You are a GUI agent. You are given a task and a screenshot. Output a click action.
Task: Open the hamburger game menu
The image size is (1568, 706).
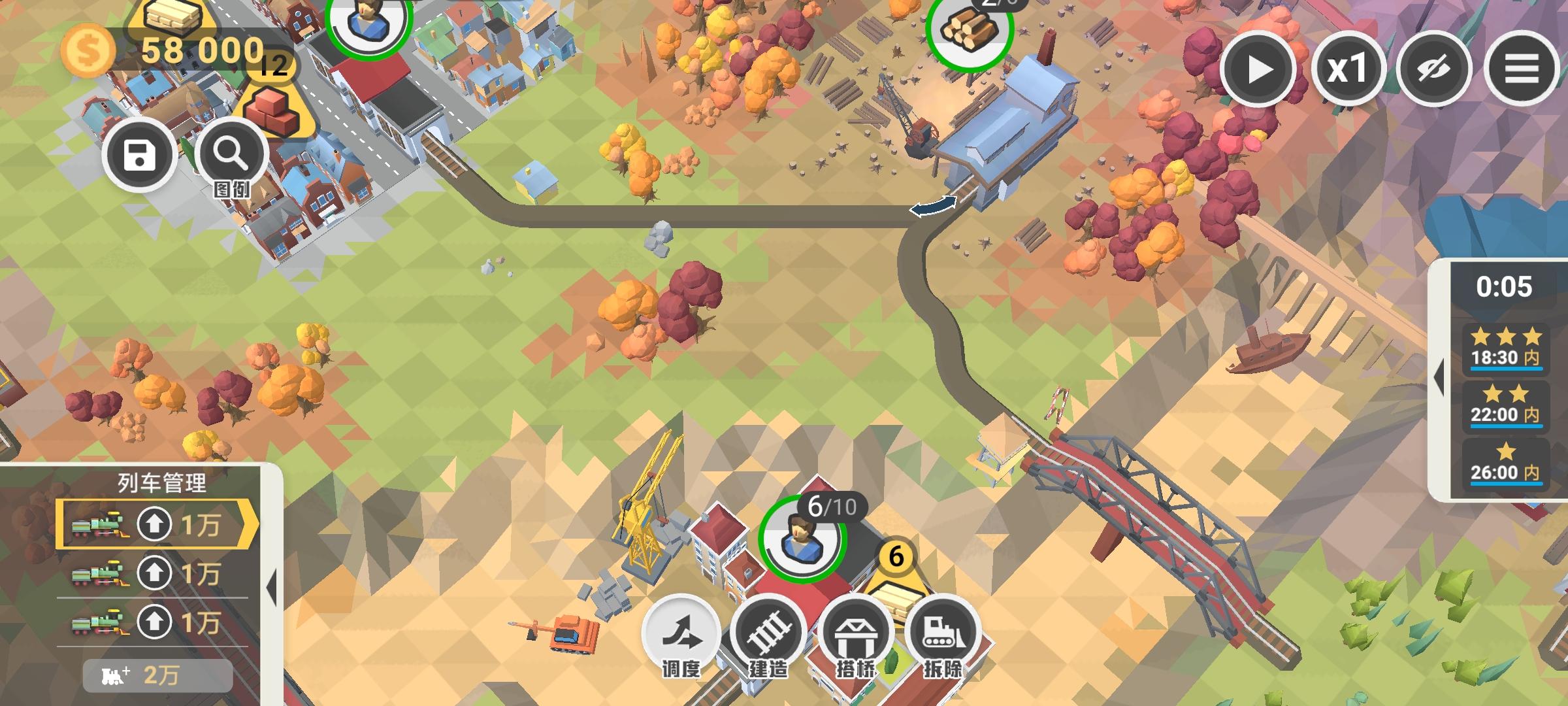pos(1522,69)
